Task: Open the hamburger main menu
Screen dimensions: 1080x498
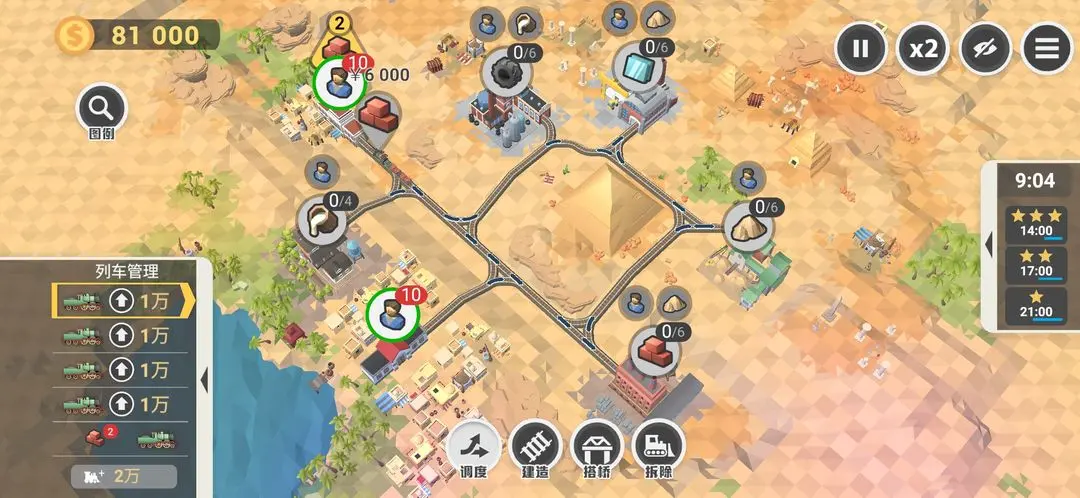Action: coord(1047,49)
